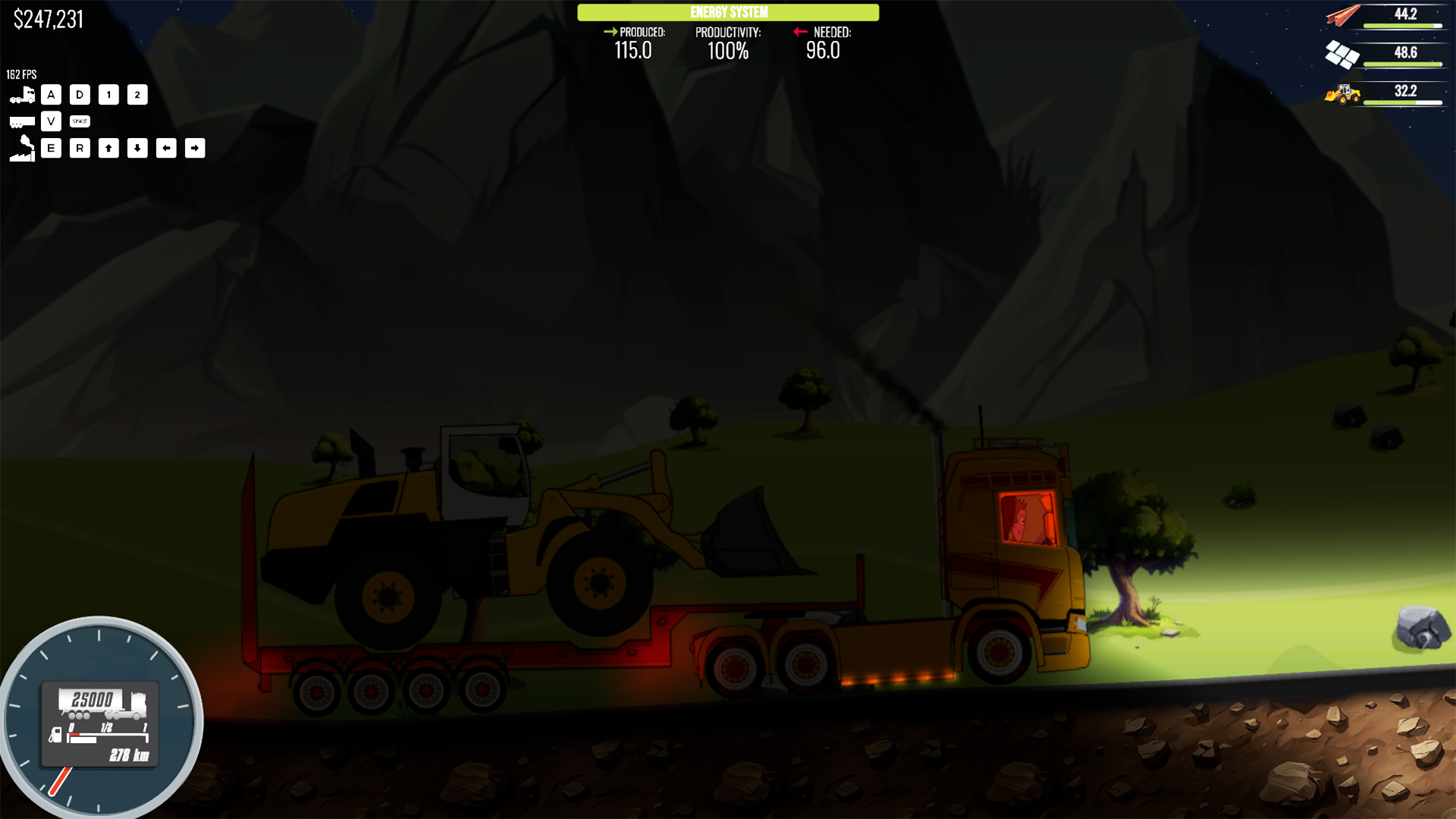The image size is (1456, 819).
Task: Toggle the V key trailer control
Action: [x=51, y=121]
